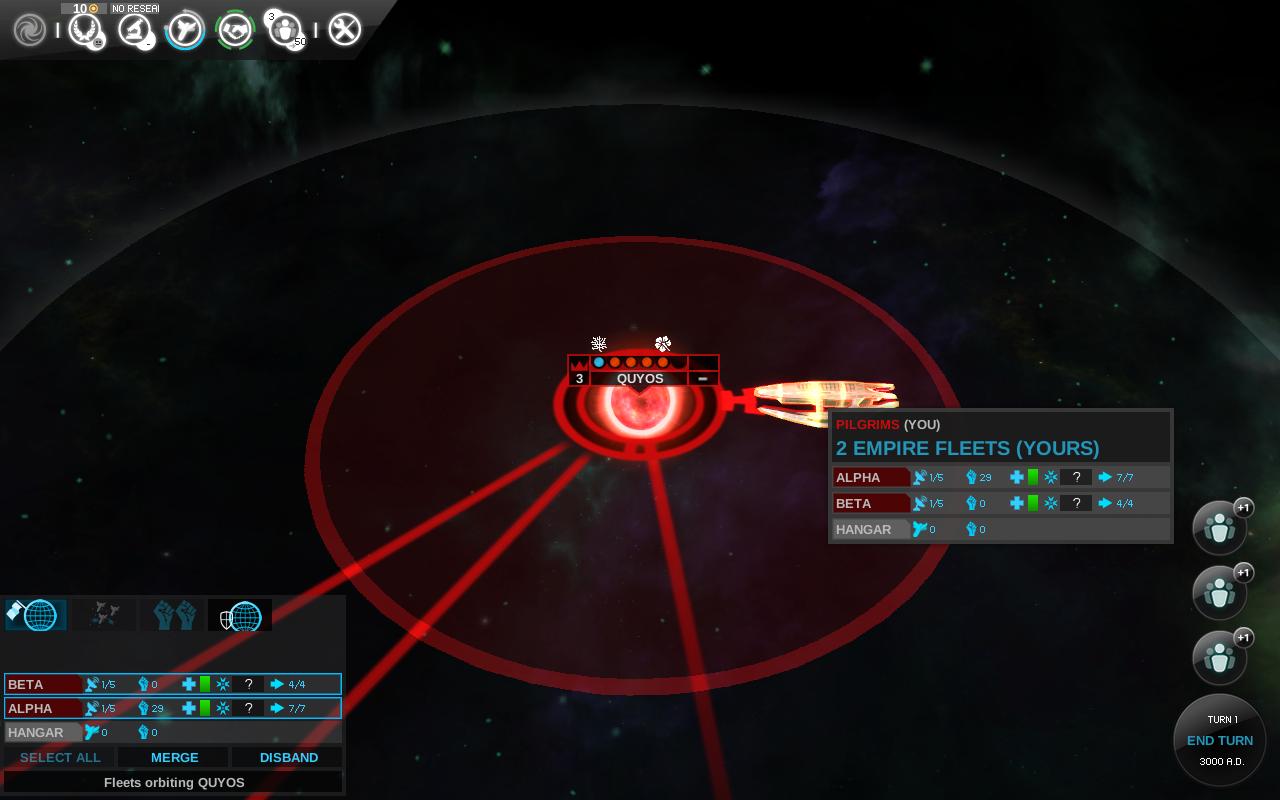
Task: Activate the shield globe guard action
Action: point(240,615)
